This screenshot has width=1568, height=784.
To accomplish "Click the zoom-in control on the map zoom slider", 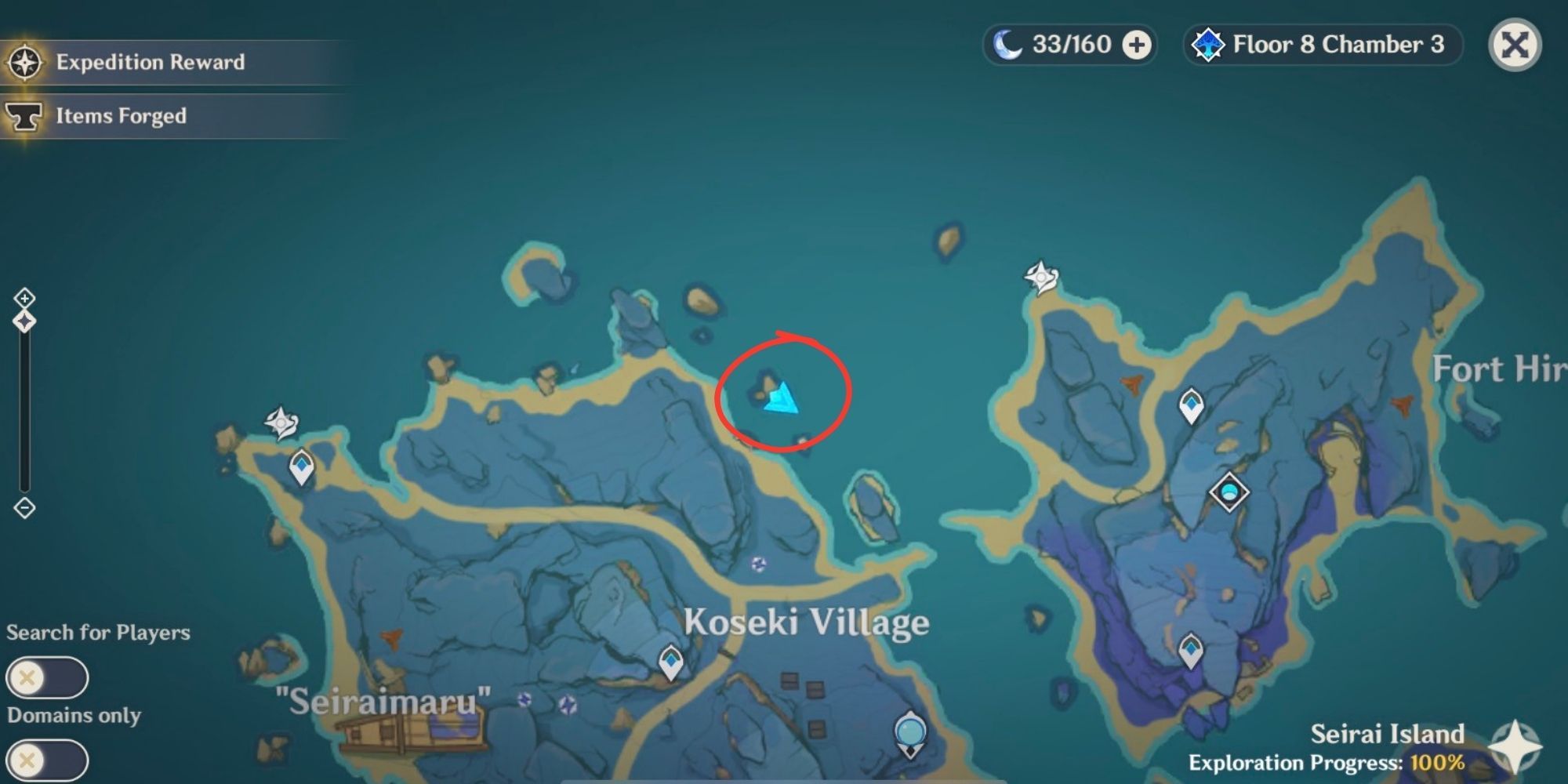I will pyautogui.click(x=25, y=298).
